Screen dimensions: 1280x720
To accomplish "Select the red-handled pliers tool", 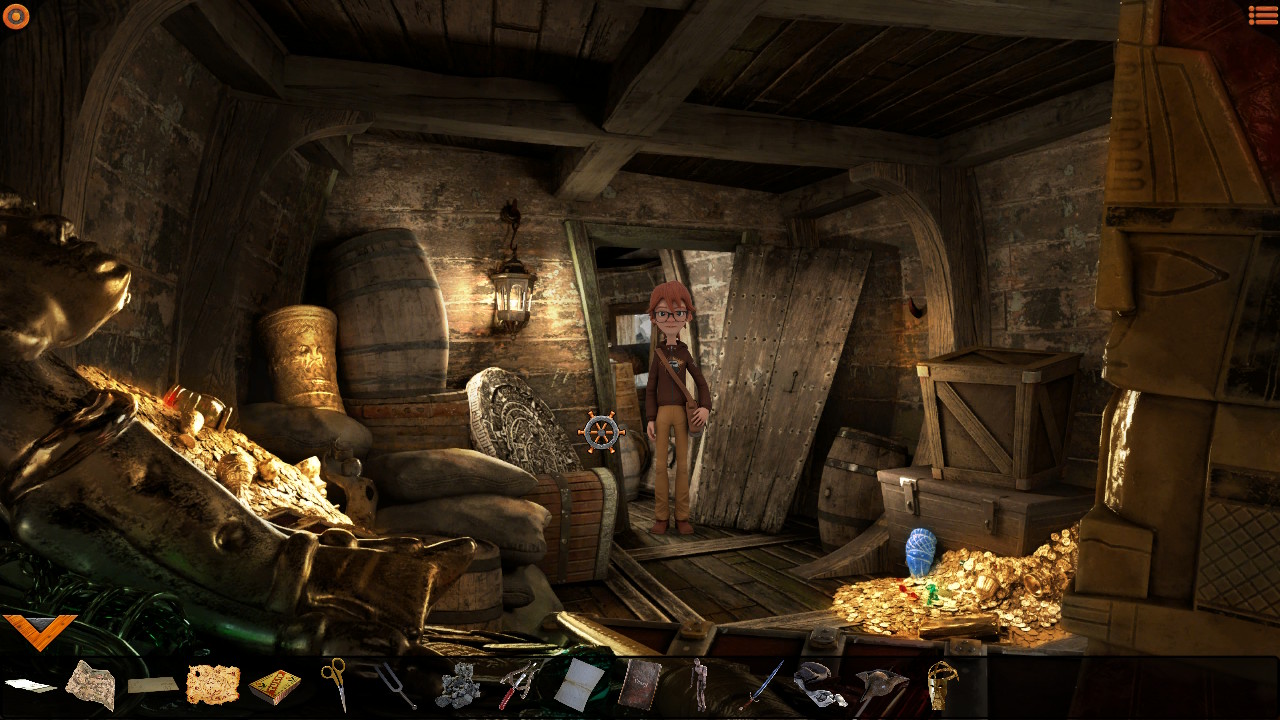I will 519,685.
